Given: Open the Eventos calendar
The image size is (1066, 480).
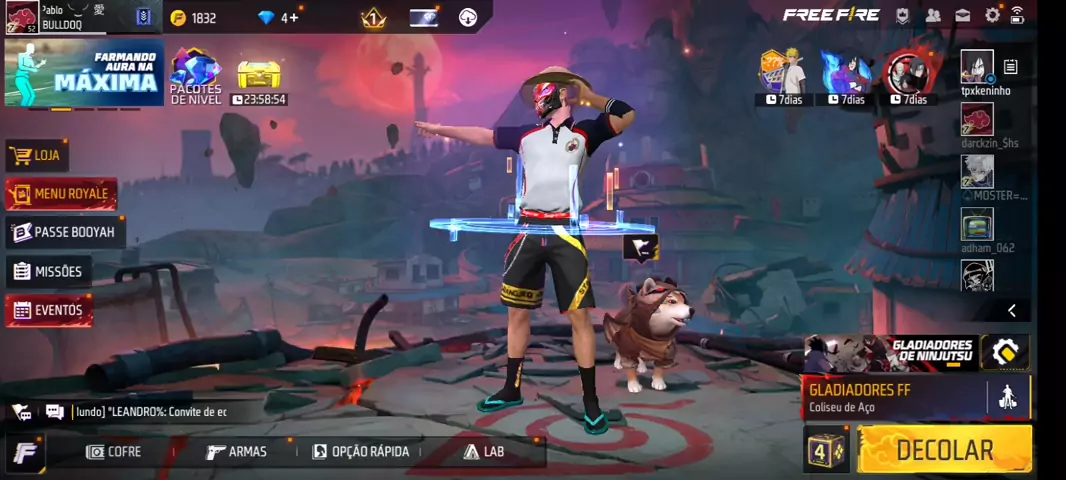Looking at the screenshot, I should [x=48, y=310].
